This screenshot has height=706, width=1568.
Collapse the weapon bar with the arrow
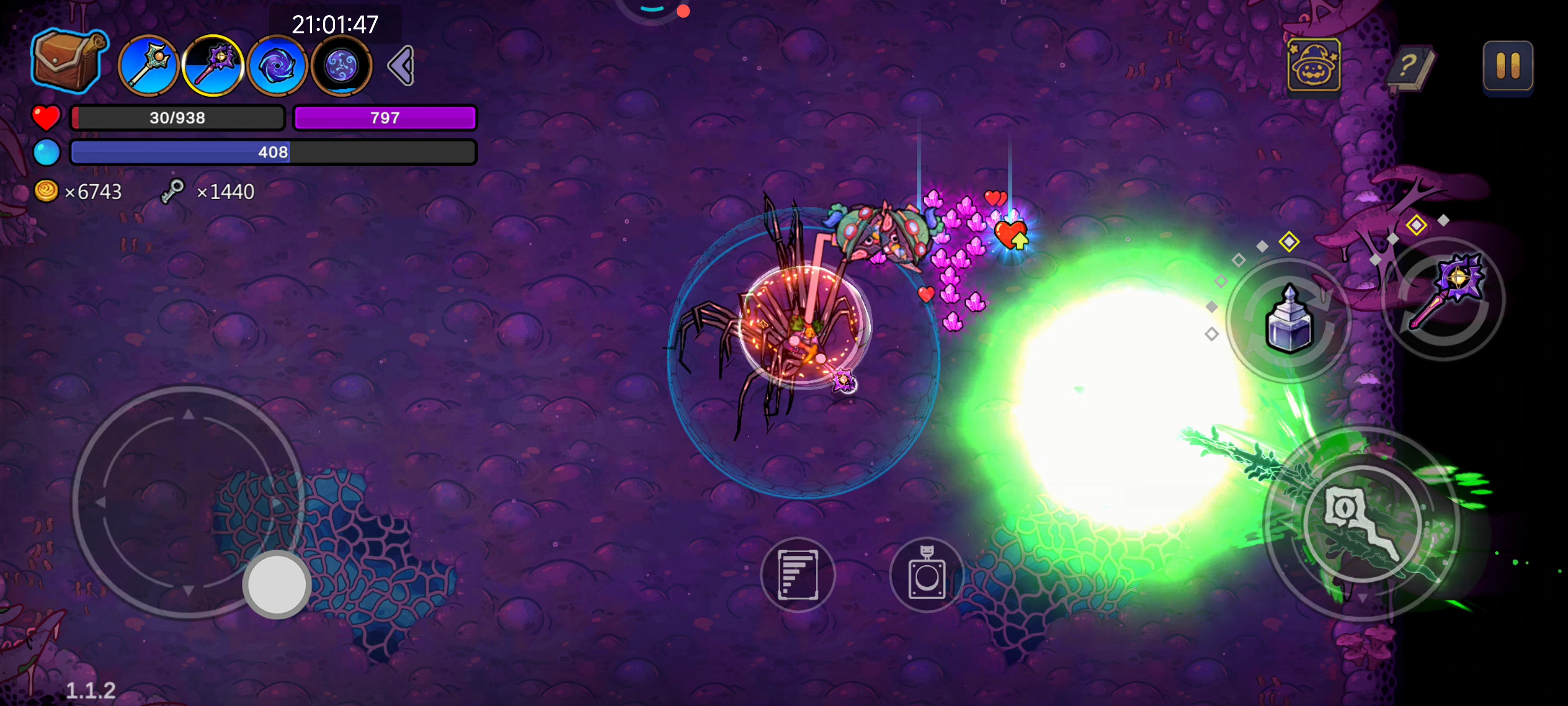(x=402, y=65)
